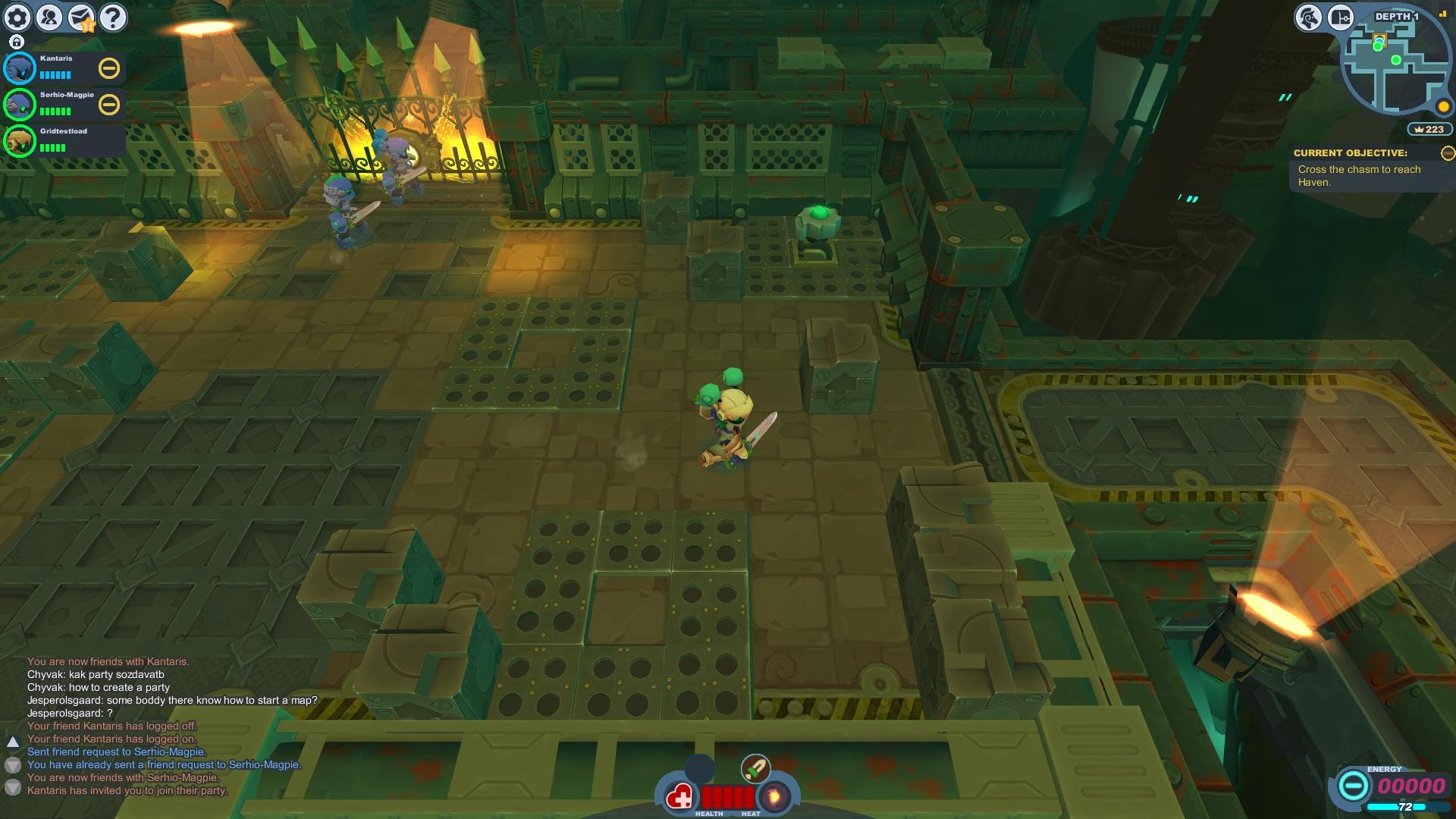Image resolution: width=1456 pixels, height=819 pixels.
Task: Select Gridtestload's party portrait
Action: (x=20, y=141)
